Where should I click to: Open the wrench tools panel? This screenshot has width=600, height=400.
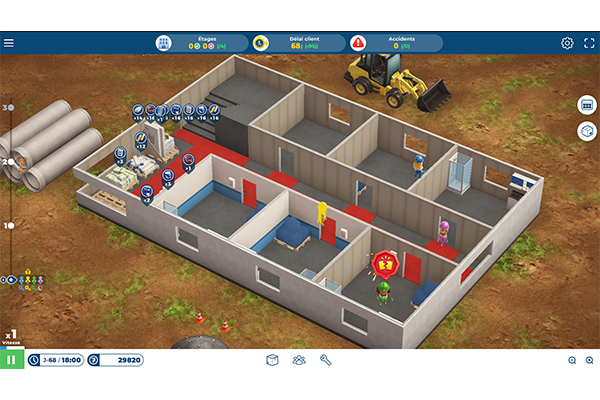[325, 360]
